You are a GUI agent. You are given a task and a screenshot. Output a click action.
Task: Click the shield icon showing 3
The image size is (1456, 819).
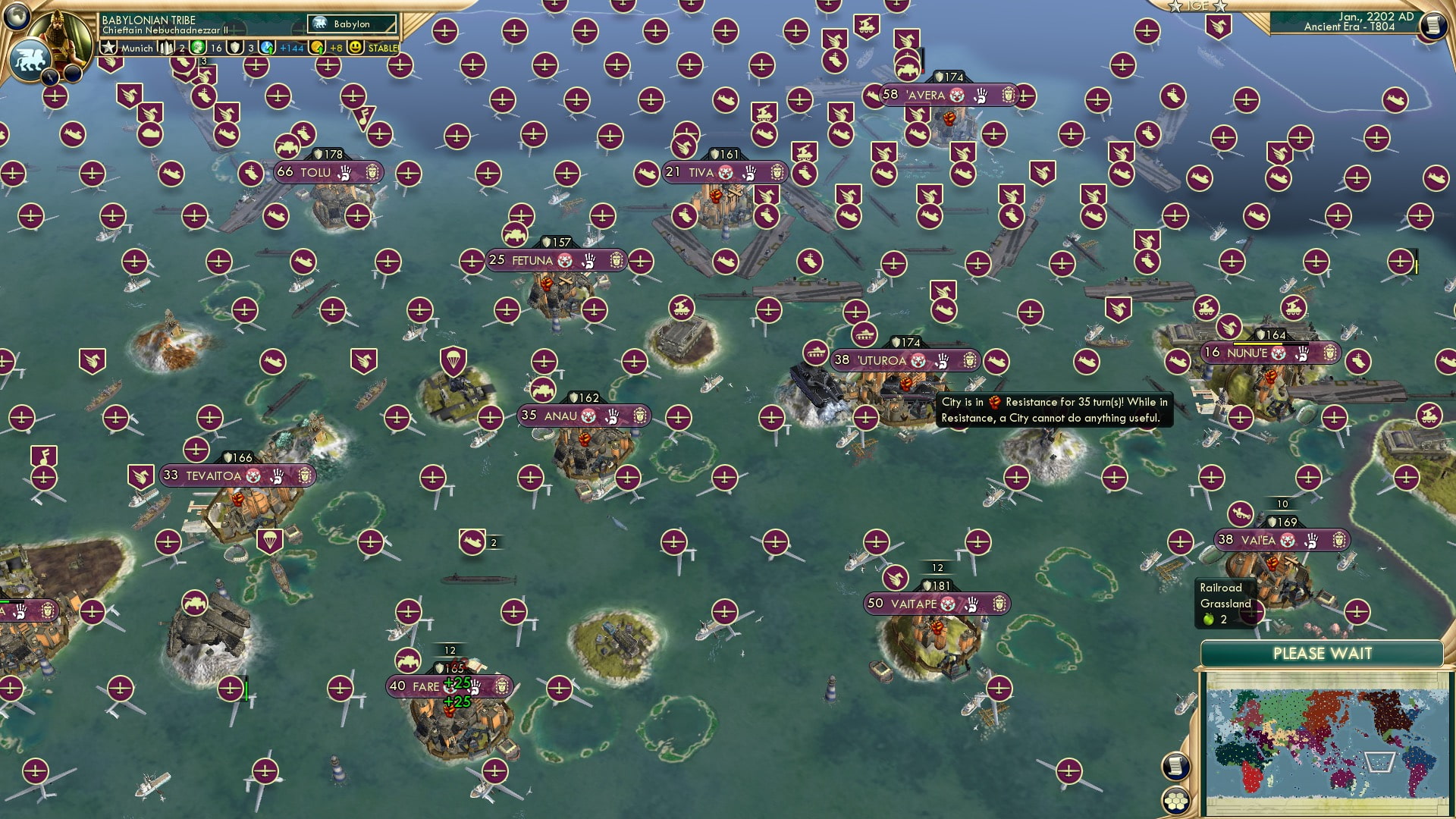coord(234,48)
